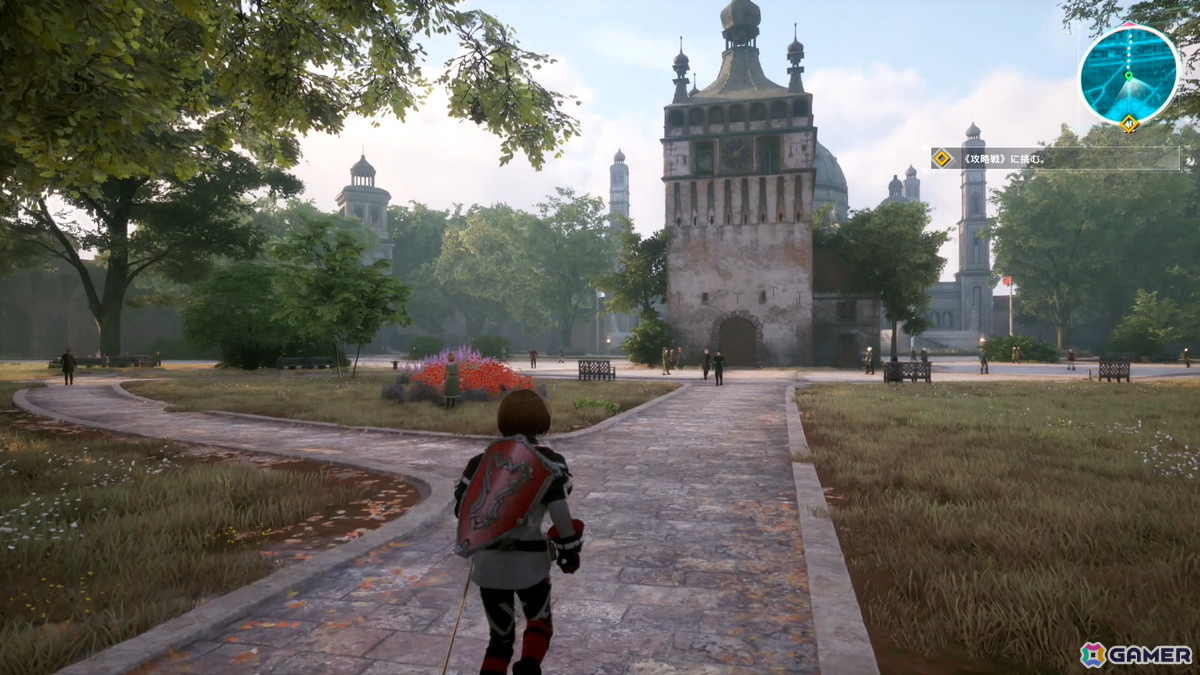Image resolution: width=1200 pixels, height=675 pixels.
Task: Select the 《攻略戦》に挑む objective tracker
Action: [1055, 158]
